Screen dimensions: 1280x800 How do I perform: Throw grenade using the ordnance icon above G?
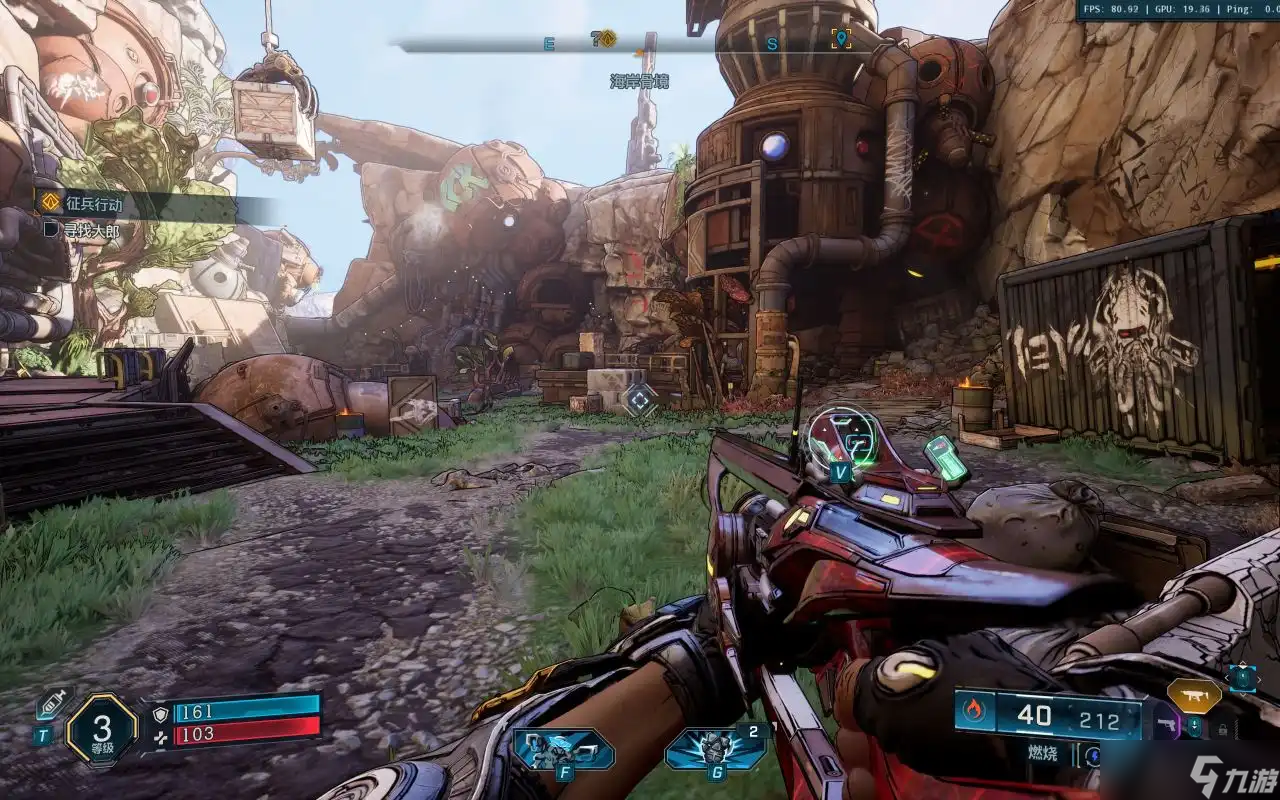click(715, 749)
